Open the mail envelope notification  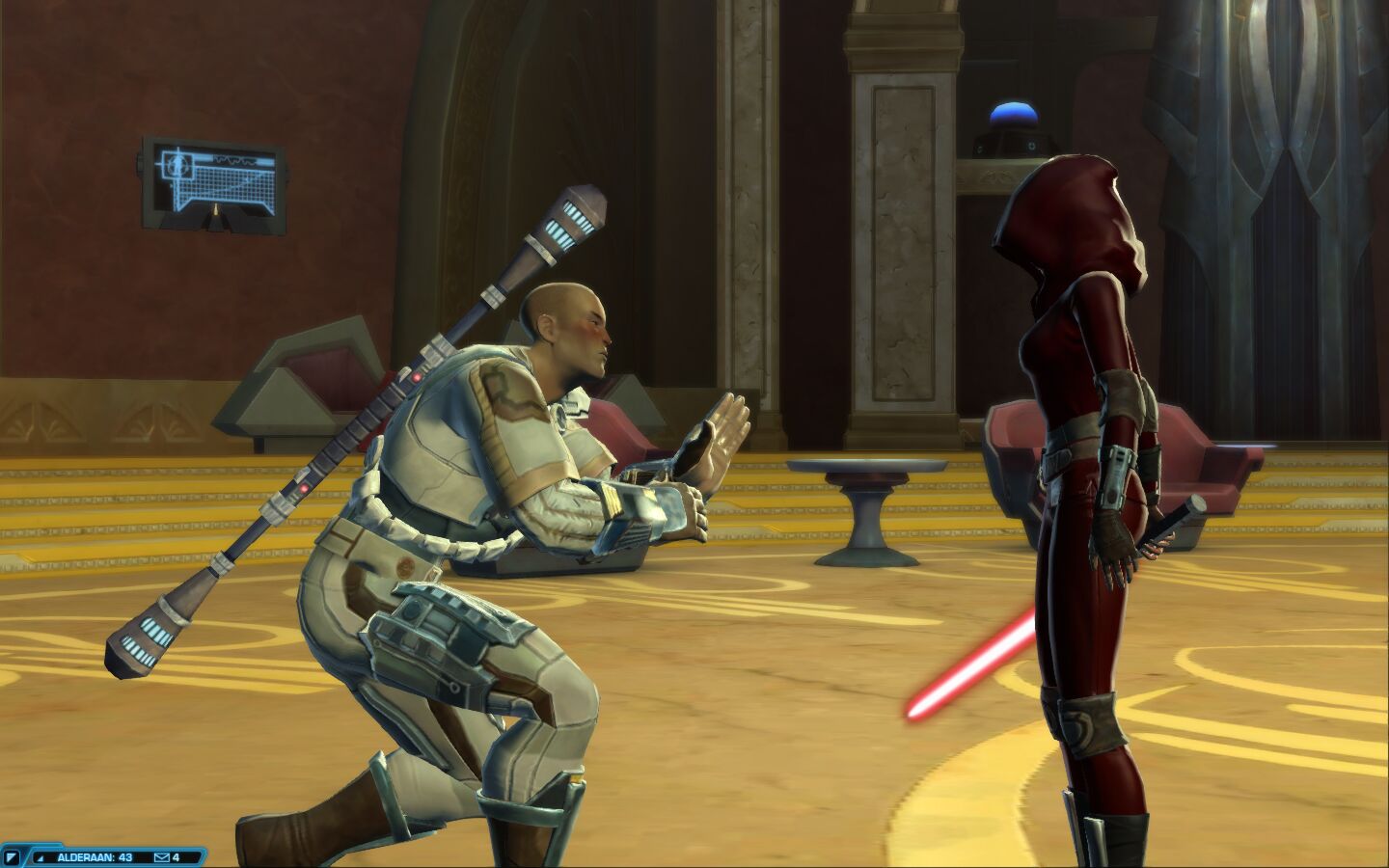point(162,856)
